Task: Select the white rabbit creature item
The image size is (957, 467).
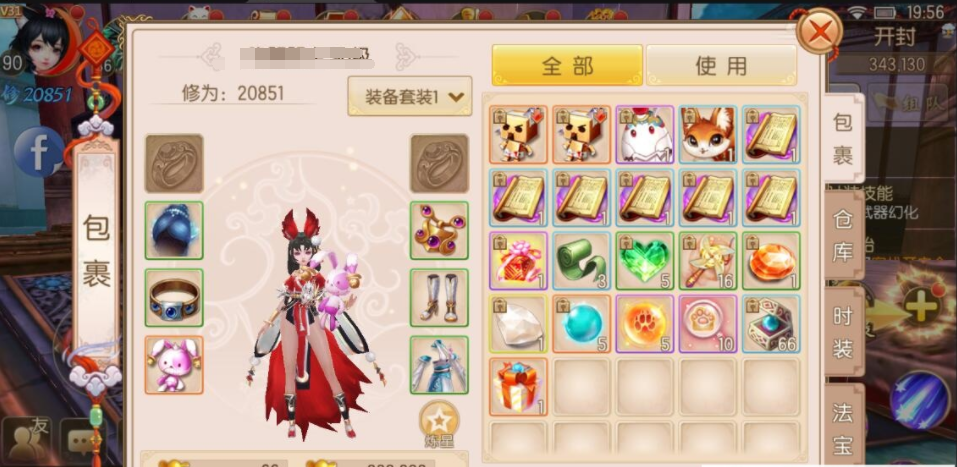Action: [x=645, y=134]
